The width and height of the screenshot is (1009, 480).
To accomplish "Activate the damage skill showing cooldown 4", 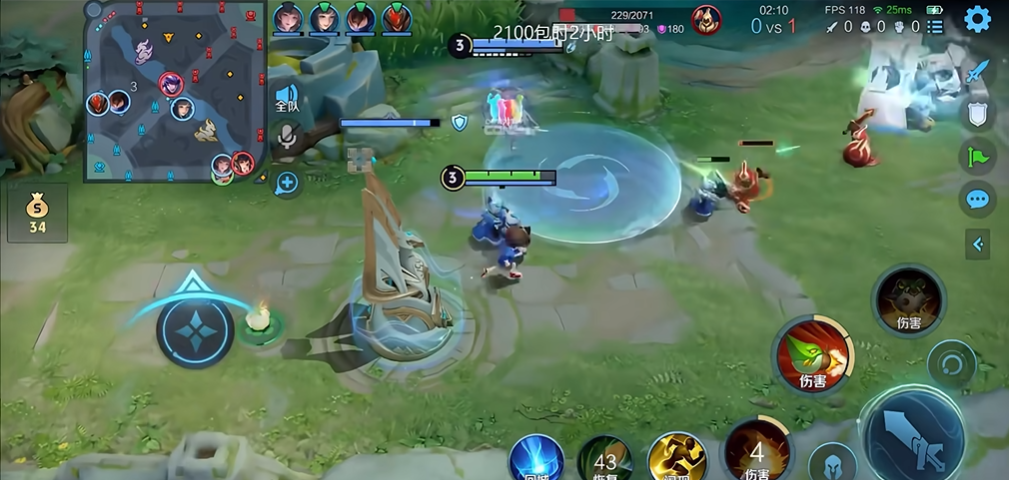I will click(x=757, y=453).
